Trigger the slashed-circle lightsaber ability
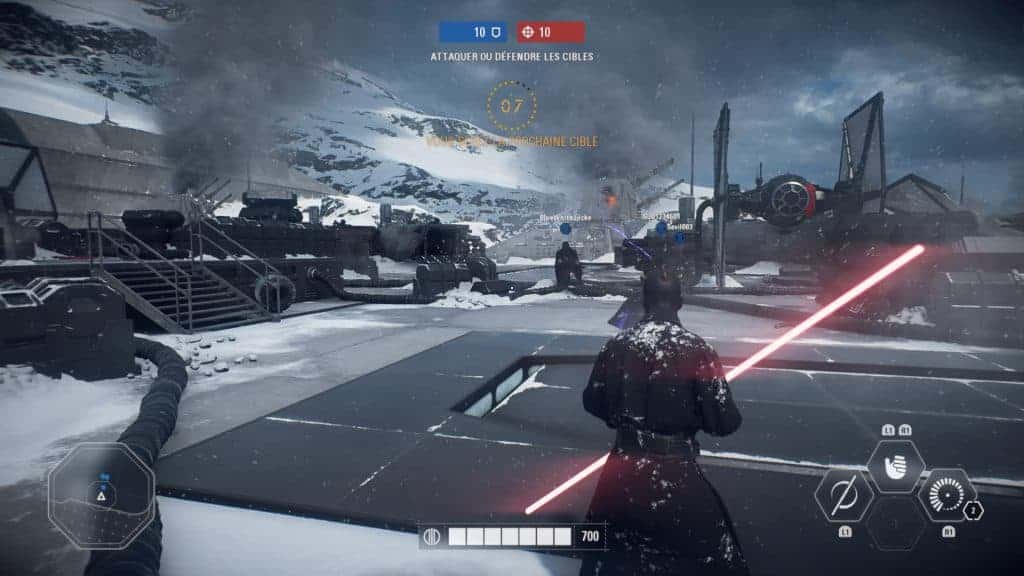 point(844,495)
